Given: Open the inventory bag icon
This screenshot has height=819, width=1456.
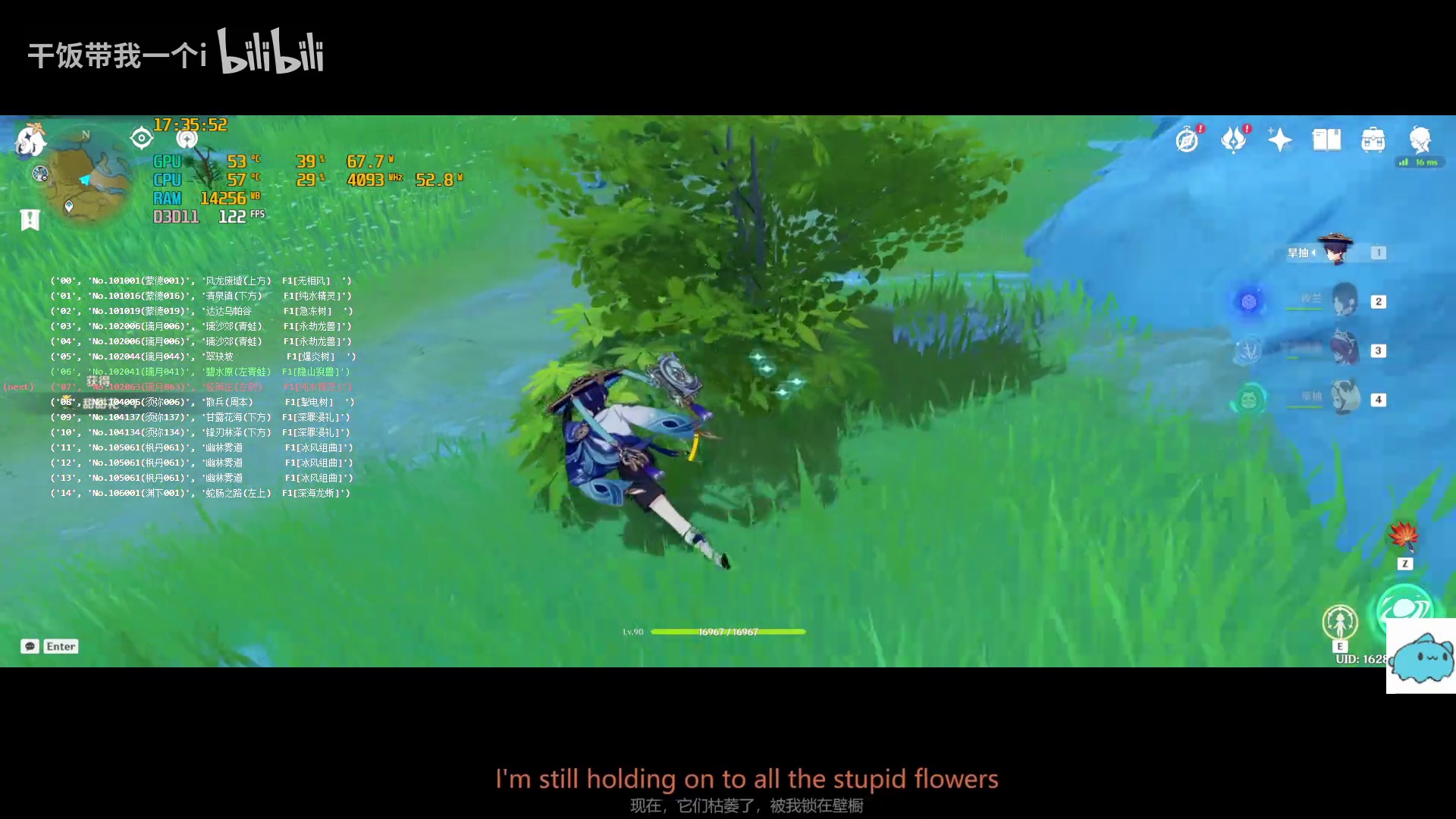Looking at the screenshot, I should coord(1373,140).
